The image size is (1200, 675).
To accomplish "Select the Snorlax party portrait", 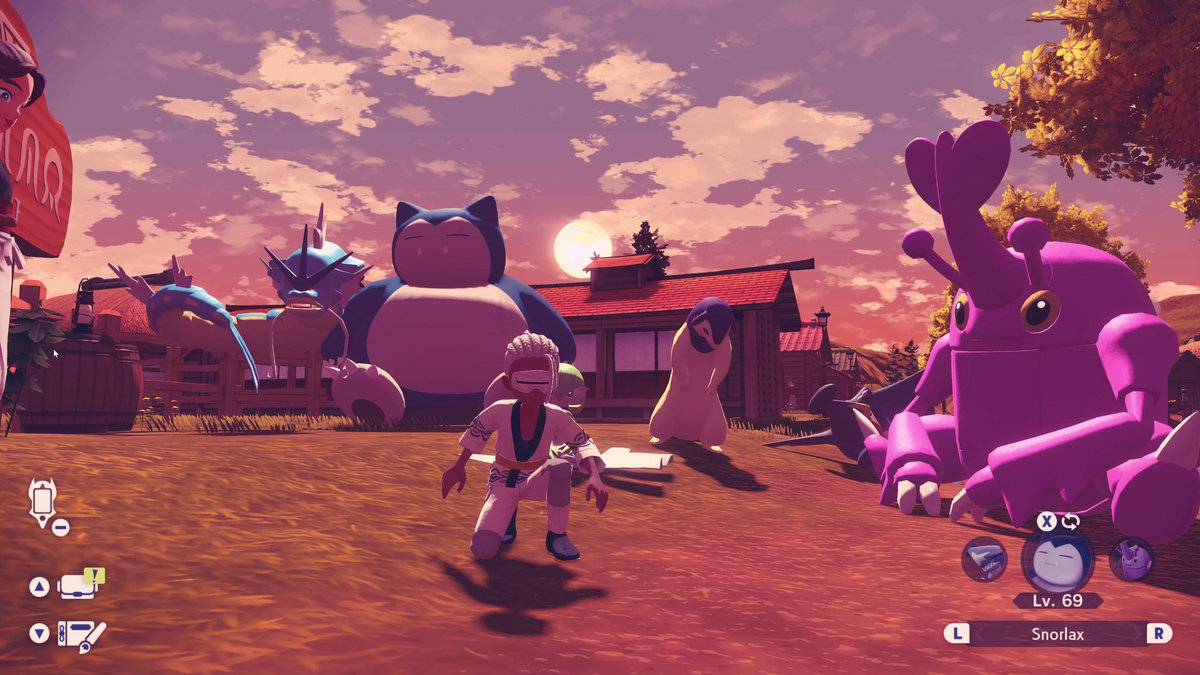I will pos(1057,560).
